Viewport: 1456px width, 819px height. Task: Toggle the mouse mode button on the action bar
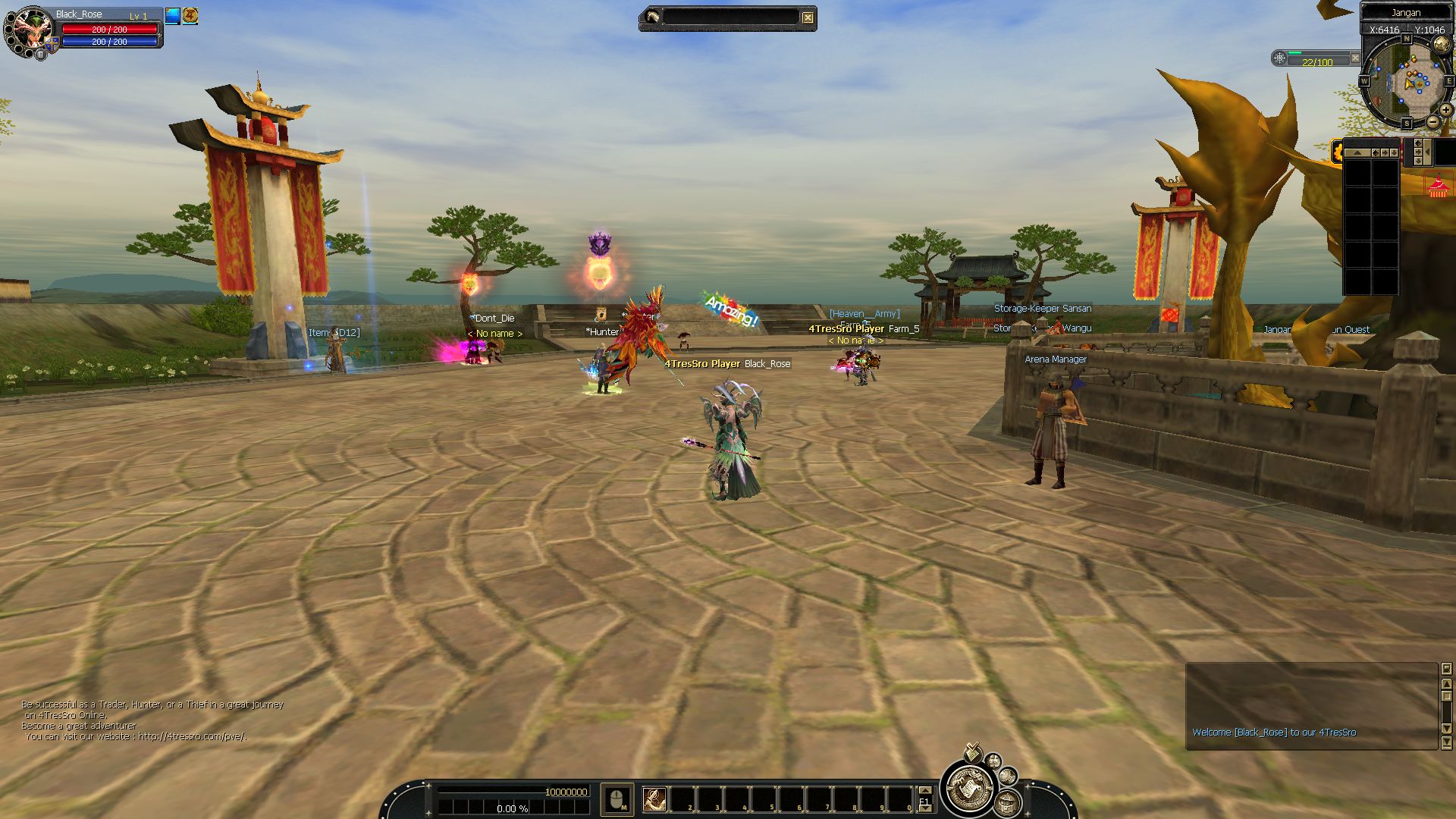point(617,799)
